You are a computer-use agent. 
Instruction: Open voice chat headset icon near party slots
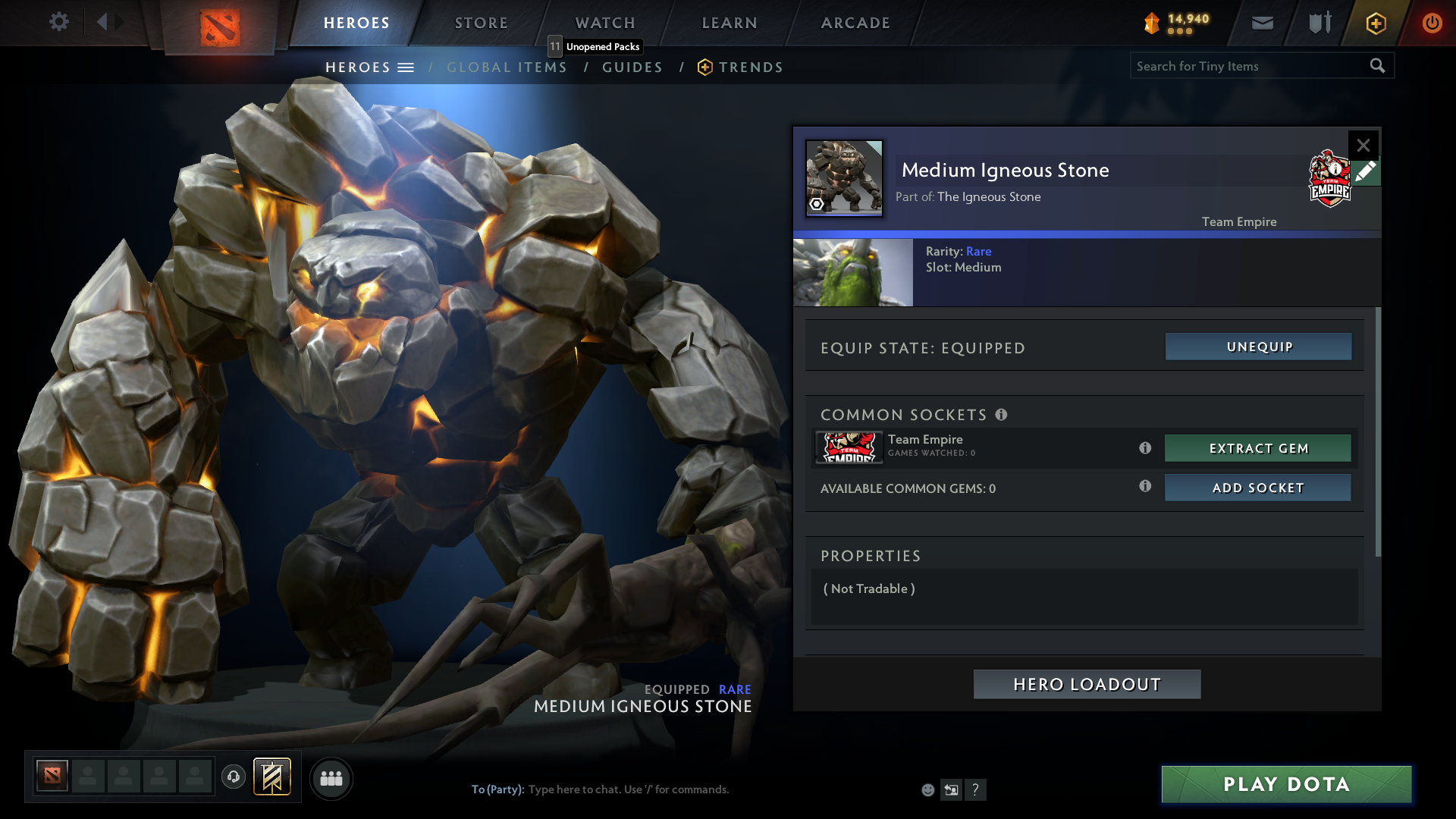pos(234,777)
